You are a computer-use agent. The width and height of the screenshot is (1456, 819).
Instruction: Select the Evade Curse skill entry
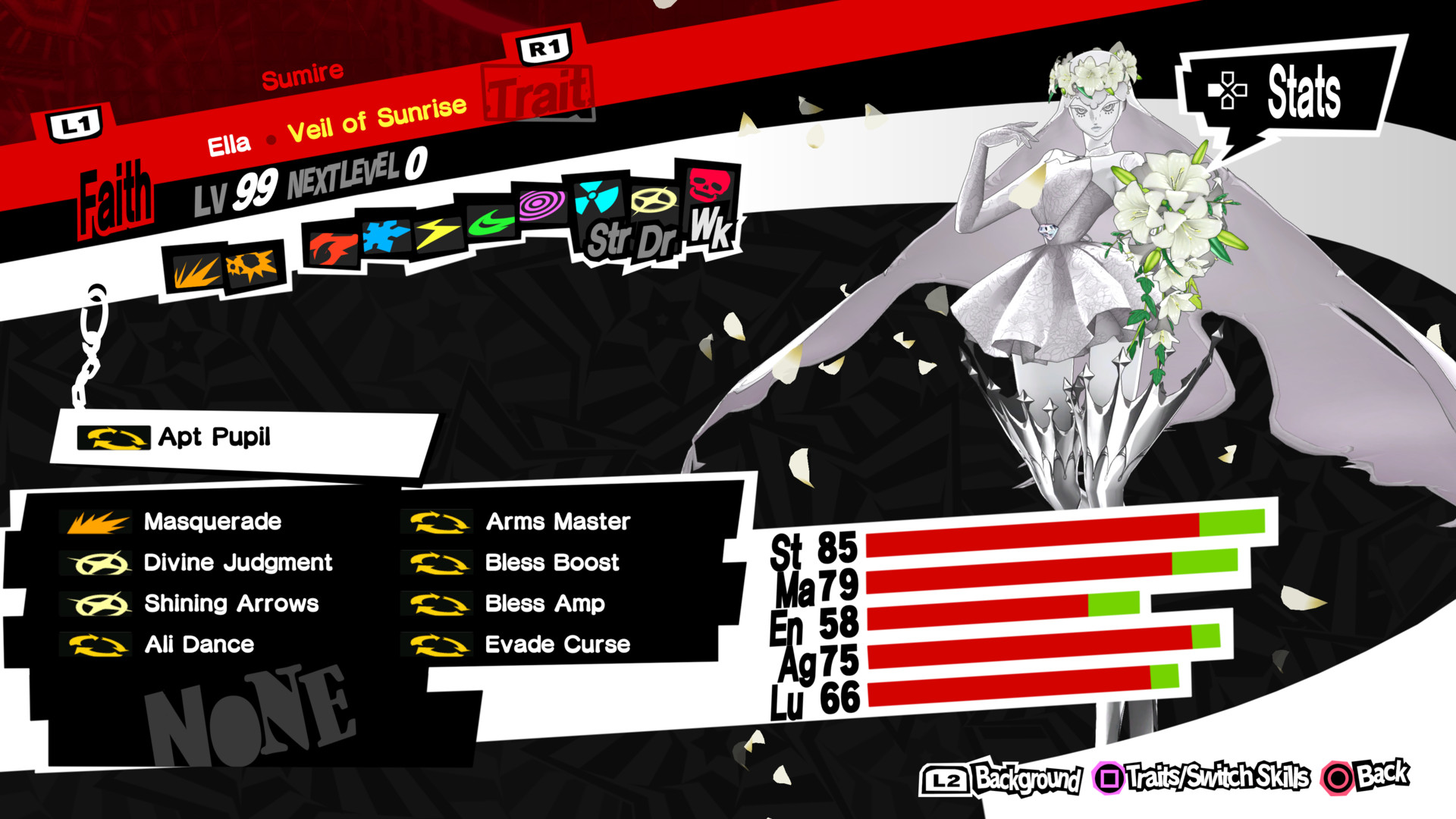point(557,645)
